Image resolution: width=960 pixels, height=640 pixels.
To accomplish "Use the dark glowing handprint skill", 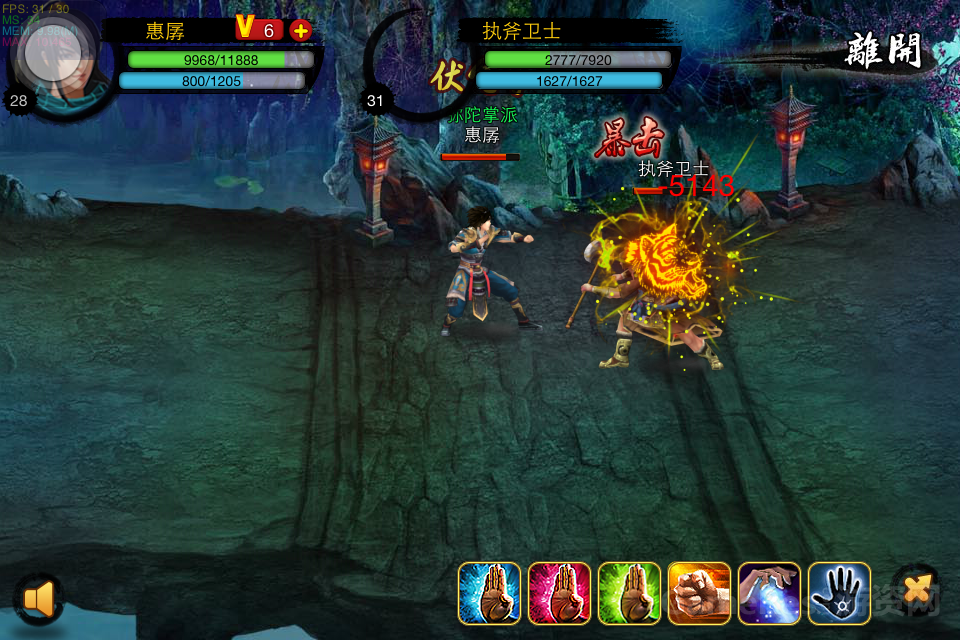I will 839,594.
